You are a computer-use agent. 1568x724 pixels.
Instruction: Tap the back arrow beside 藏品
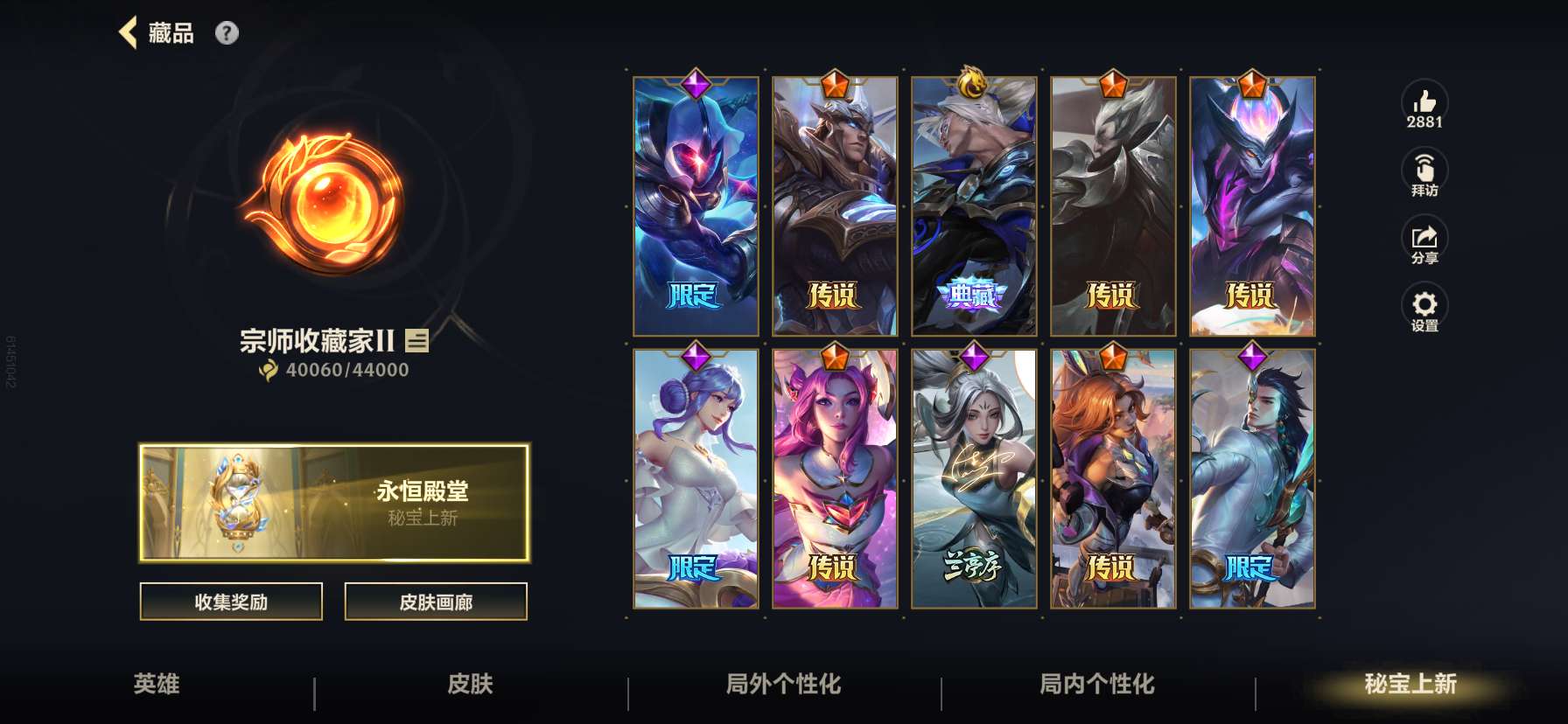tap(128, 31)
